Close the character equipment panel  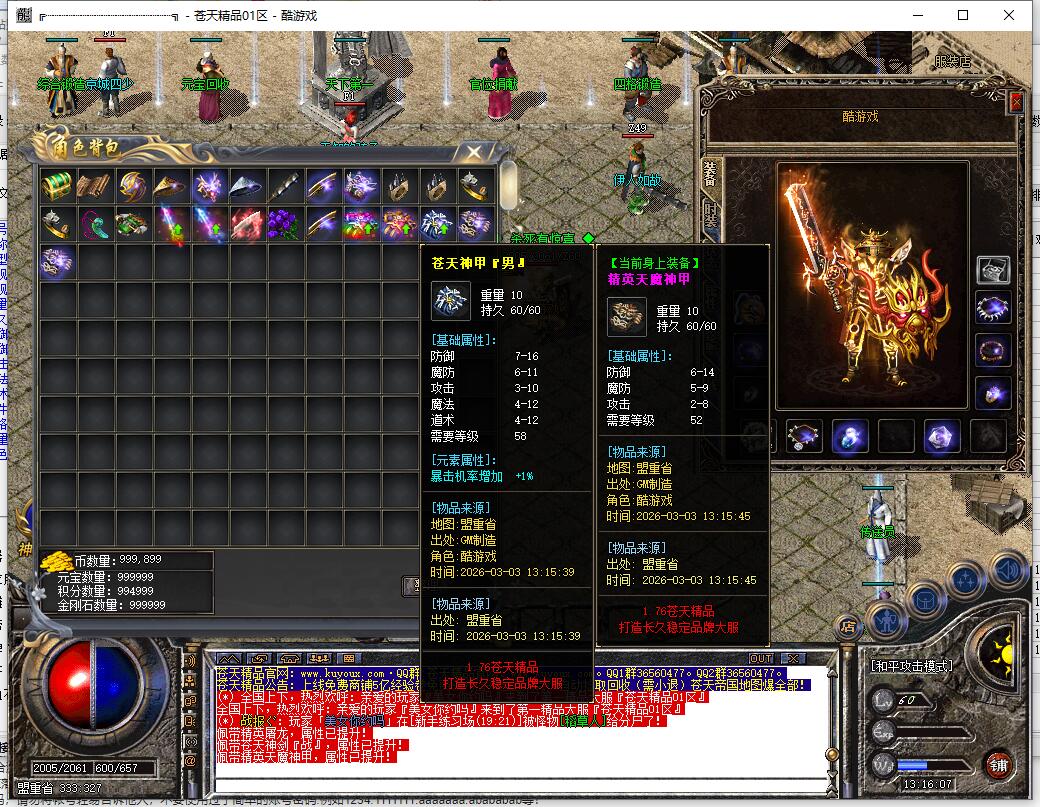[x=1016, y=102]
